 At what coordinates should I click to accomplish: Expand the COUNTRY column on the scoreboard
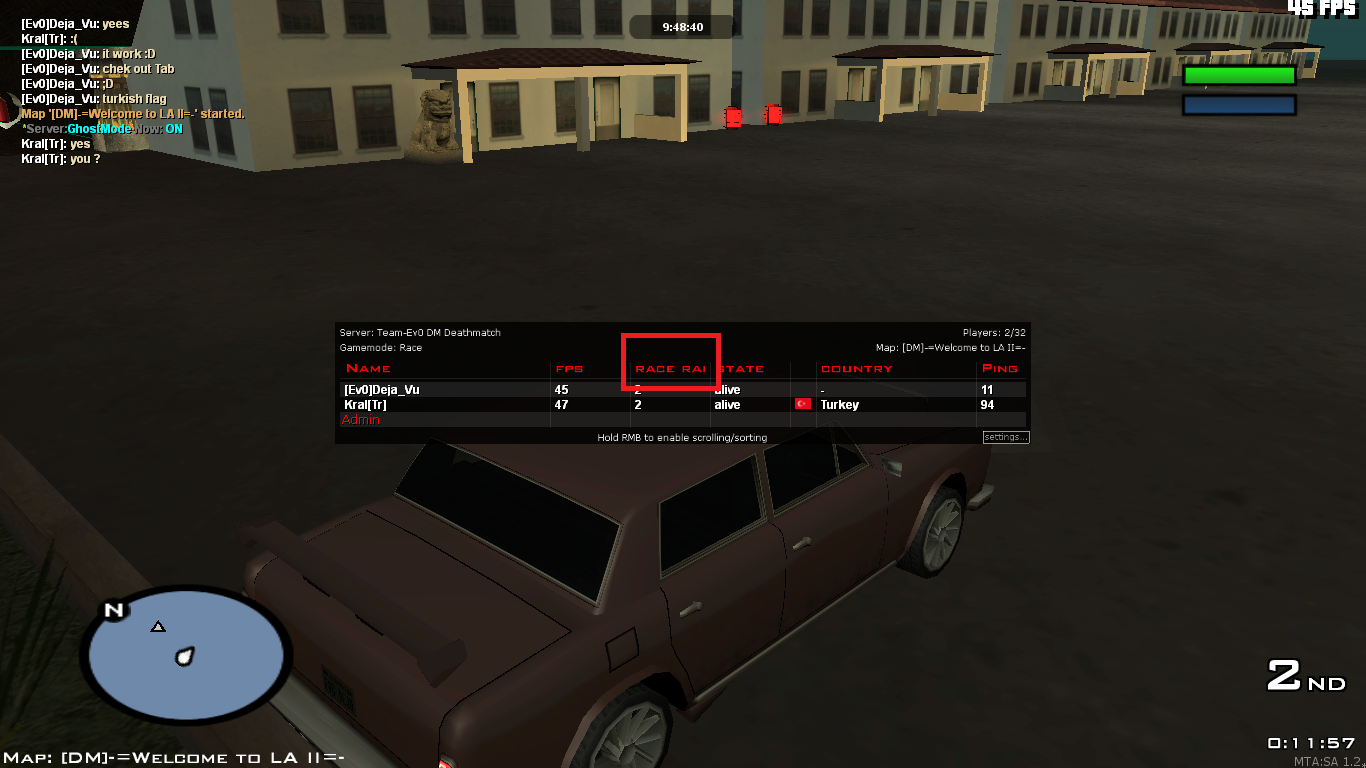click(x=856, y=368)
